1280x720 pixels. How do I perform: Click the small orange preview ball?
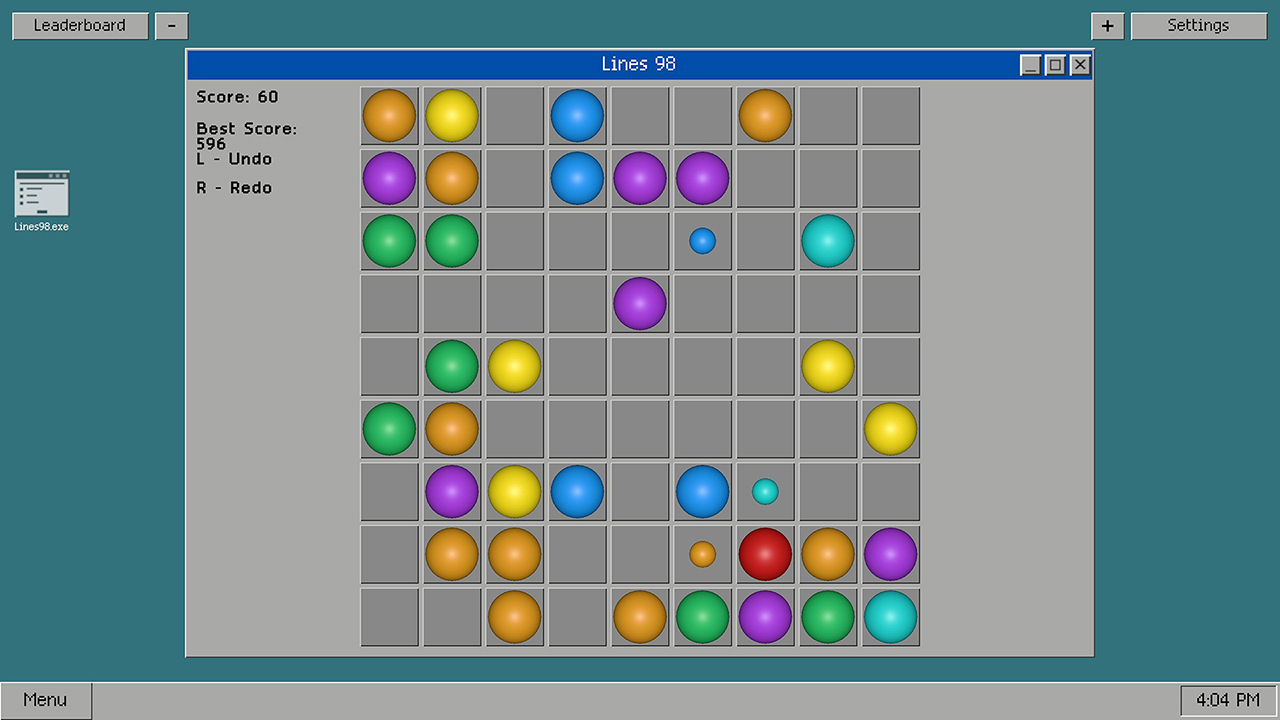click(x=702, y=554)
